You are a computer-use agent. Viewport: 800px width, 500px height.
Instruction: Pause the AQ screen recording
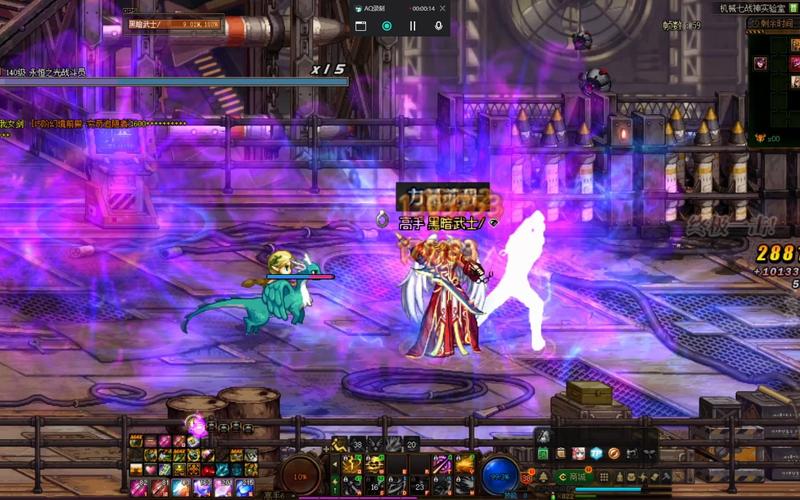point(412,26)
